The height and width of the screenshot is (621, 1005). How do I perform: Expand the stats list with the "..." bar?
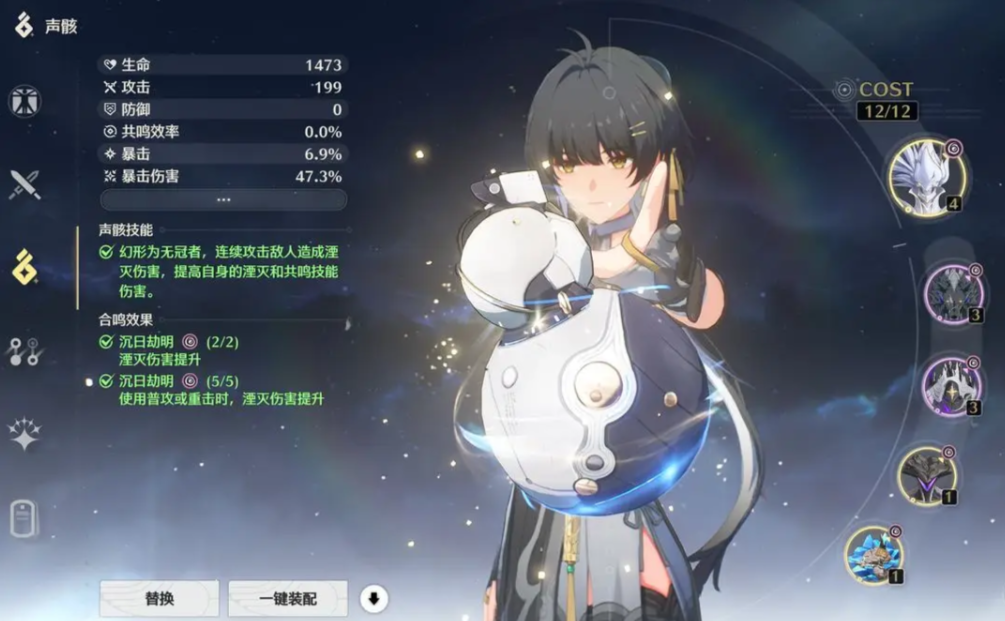point(223,199)
